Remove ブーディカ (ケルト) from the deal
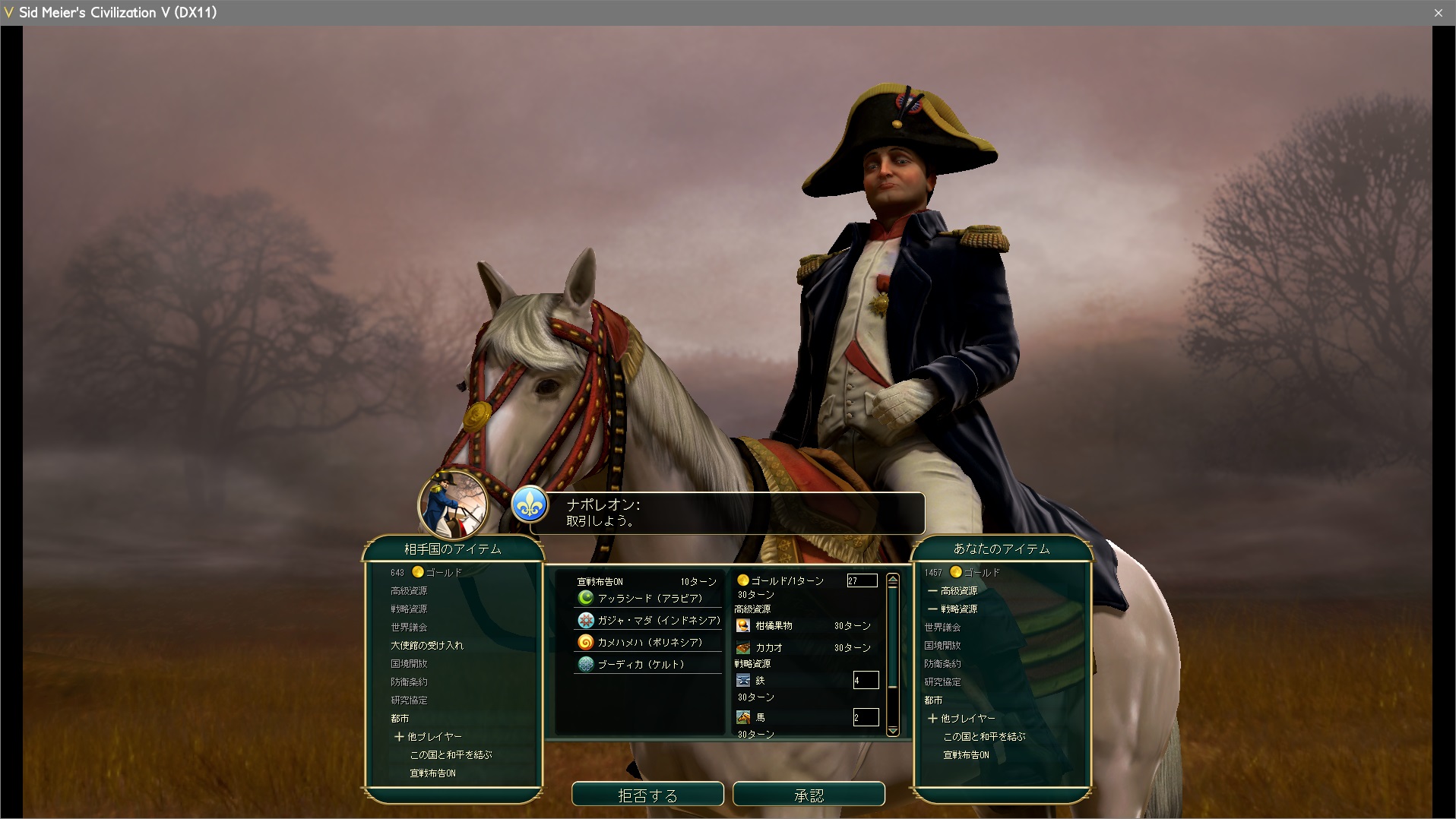 (641, 664)
